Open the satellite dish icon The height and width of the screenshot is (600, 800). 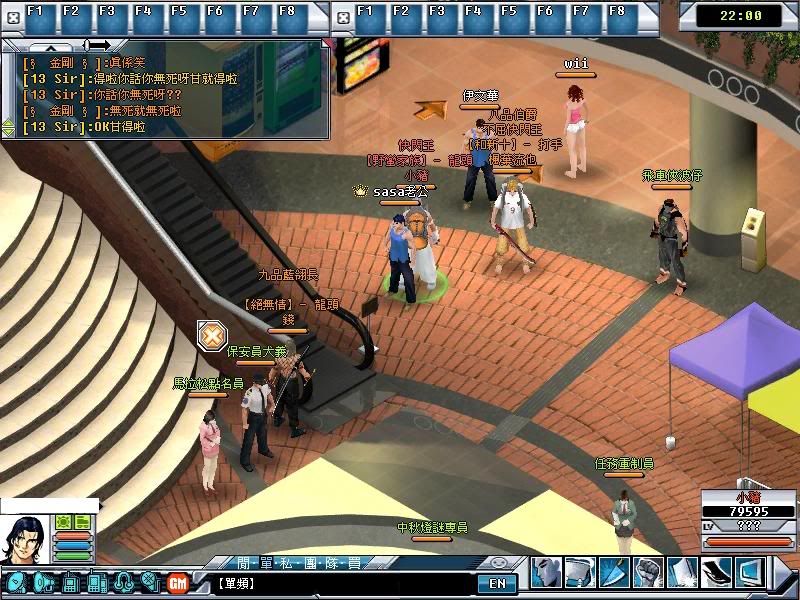16,582
